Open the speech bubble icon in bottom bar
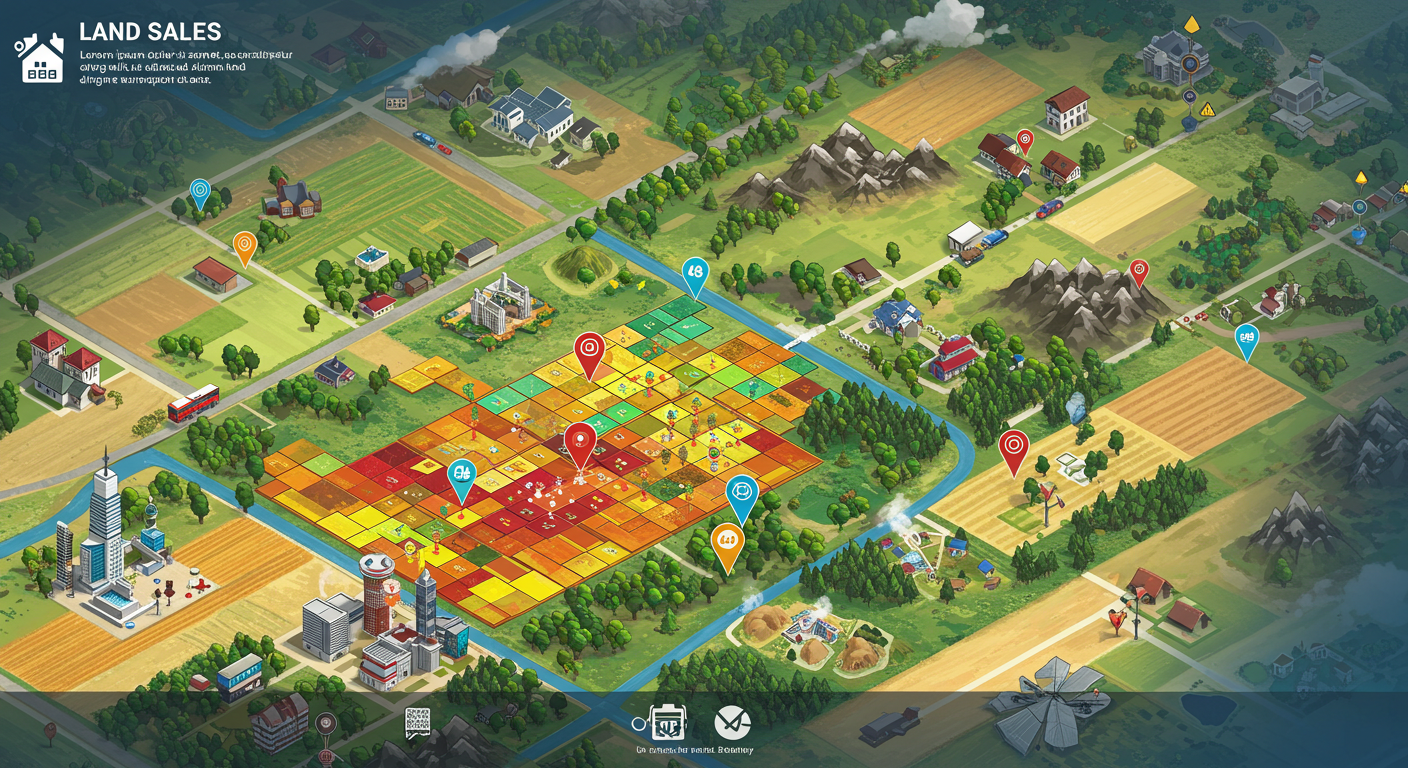 click(x=417, y=722)
